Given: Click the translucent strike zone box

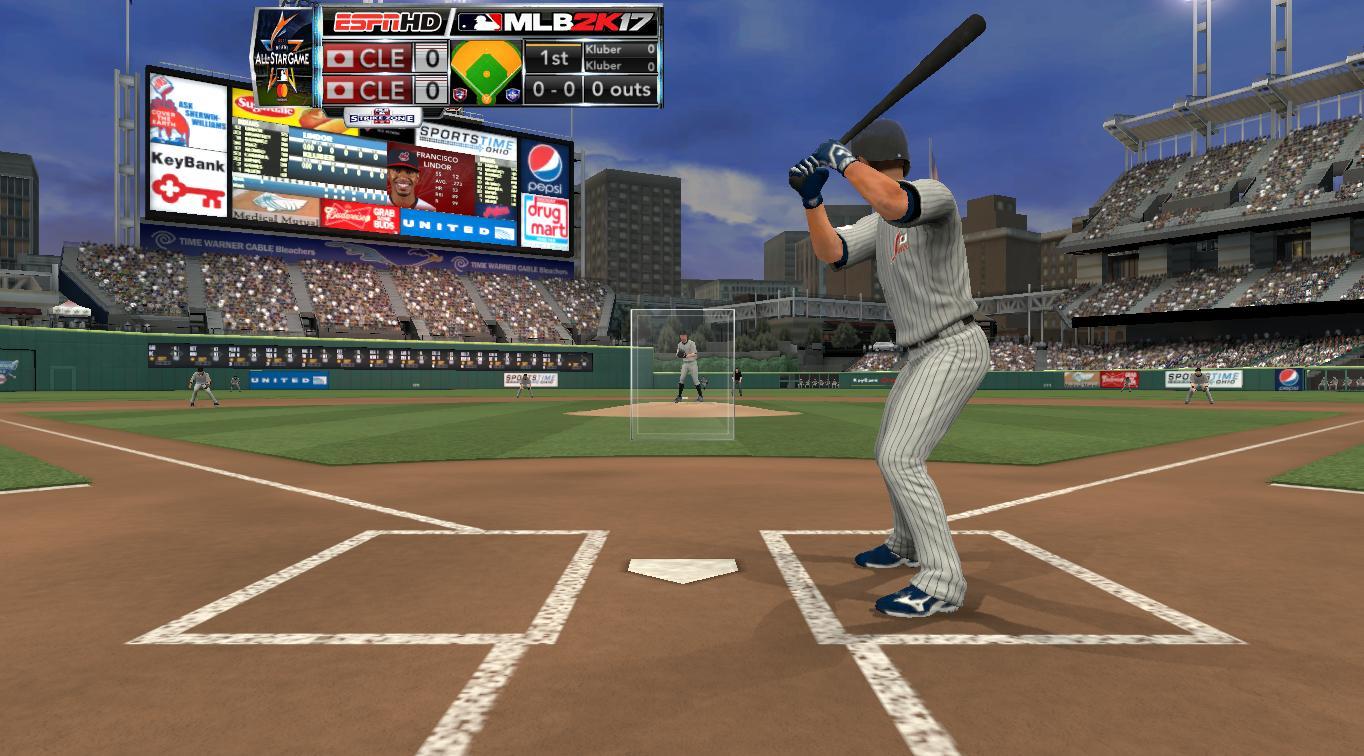Looking at the screenshot, I should 682,374.
